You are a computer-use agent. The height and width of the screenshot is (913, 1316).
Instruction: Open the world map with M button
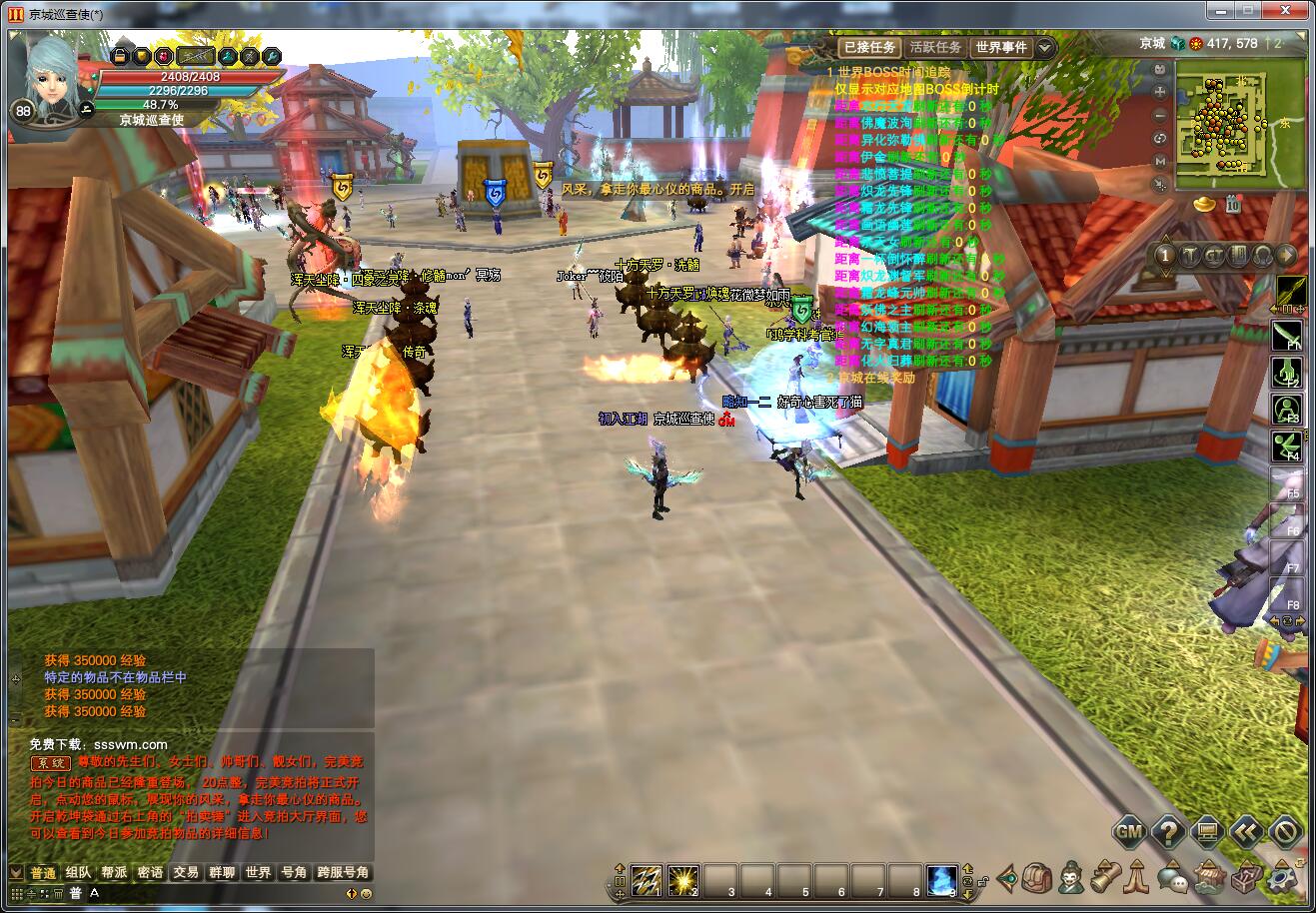[x=1160, y=161]
